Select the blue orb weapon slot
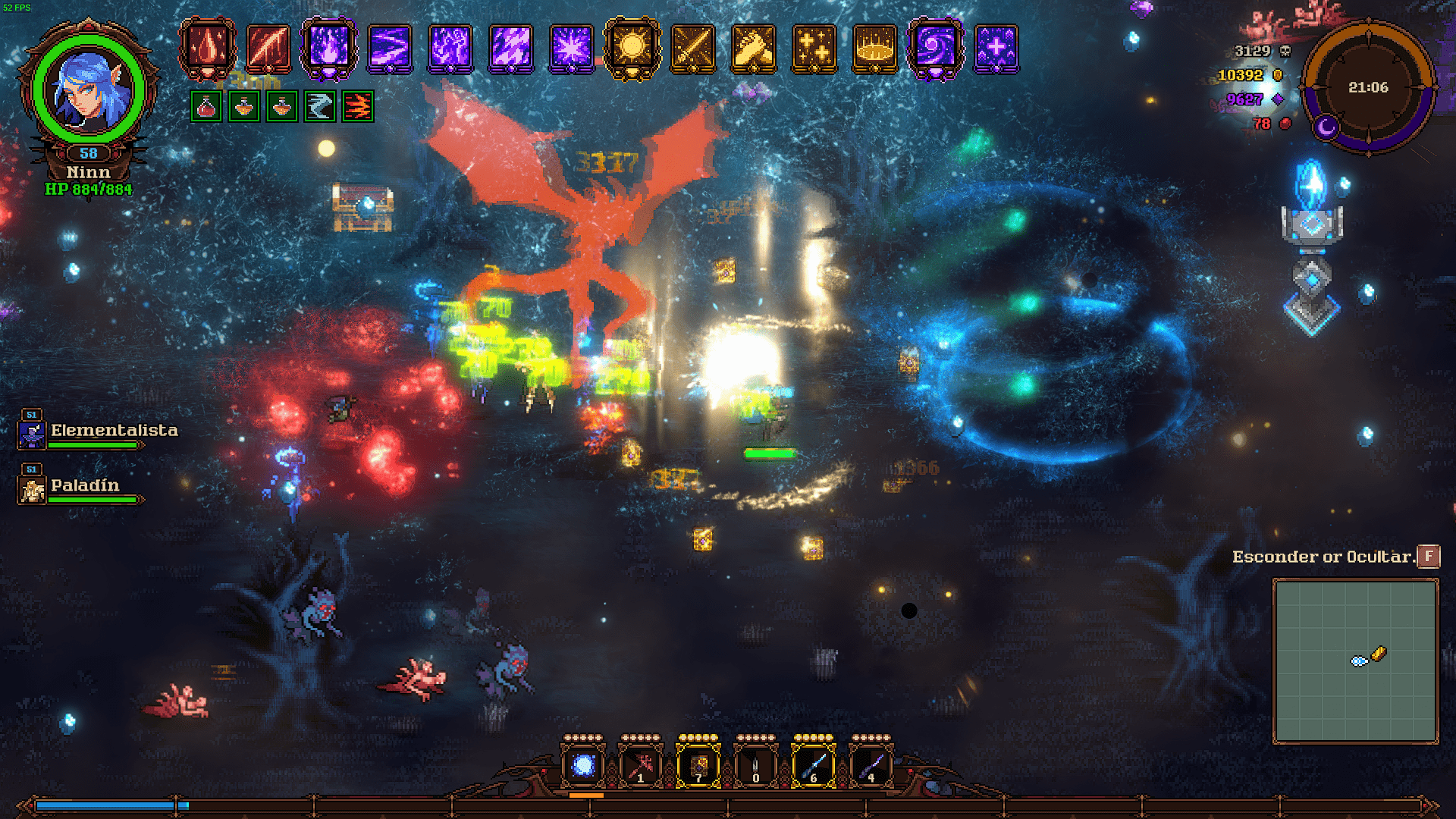This screenshot has height=819, width=1456. pos(583,765)
